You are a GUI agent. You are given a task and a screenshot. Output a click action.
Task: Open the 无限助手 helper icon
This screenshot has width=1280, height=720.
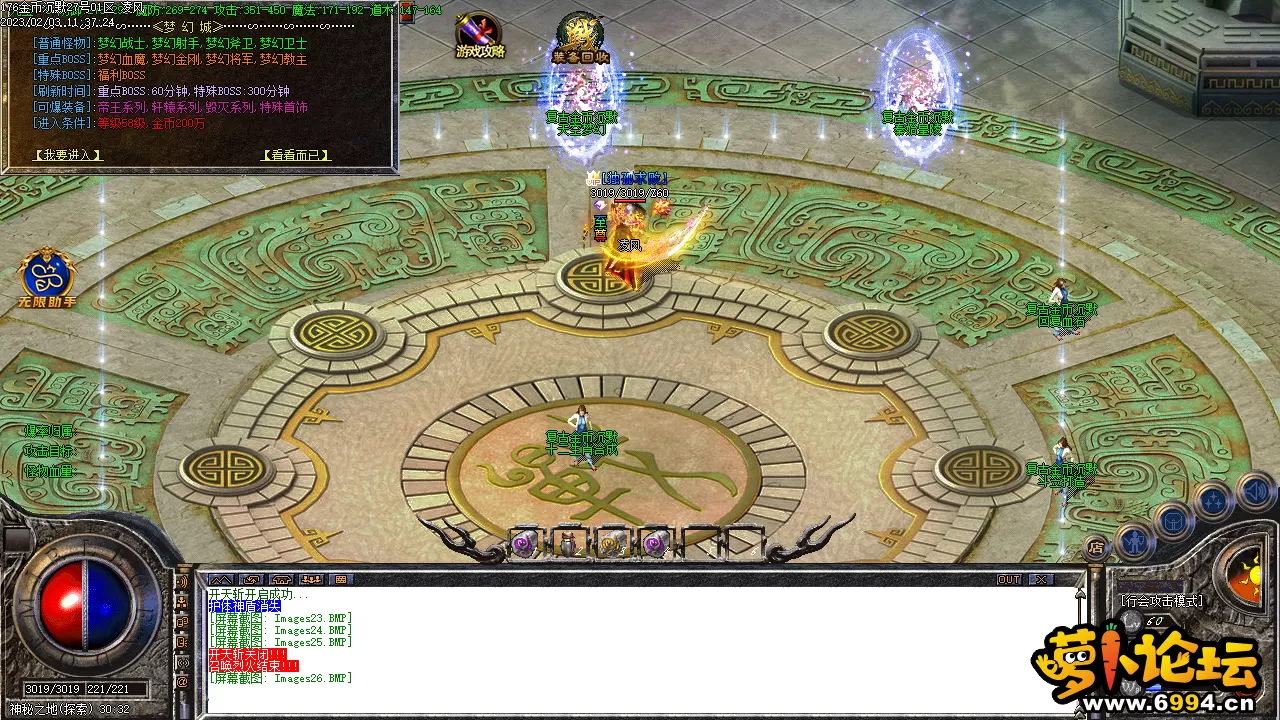pyautogui.click(x=47, y=278)
